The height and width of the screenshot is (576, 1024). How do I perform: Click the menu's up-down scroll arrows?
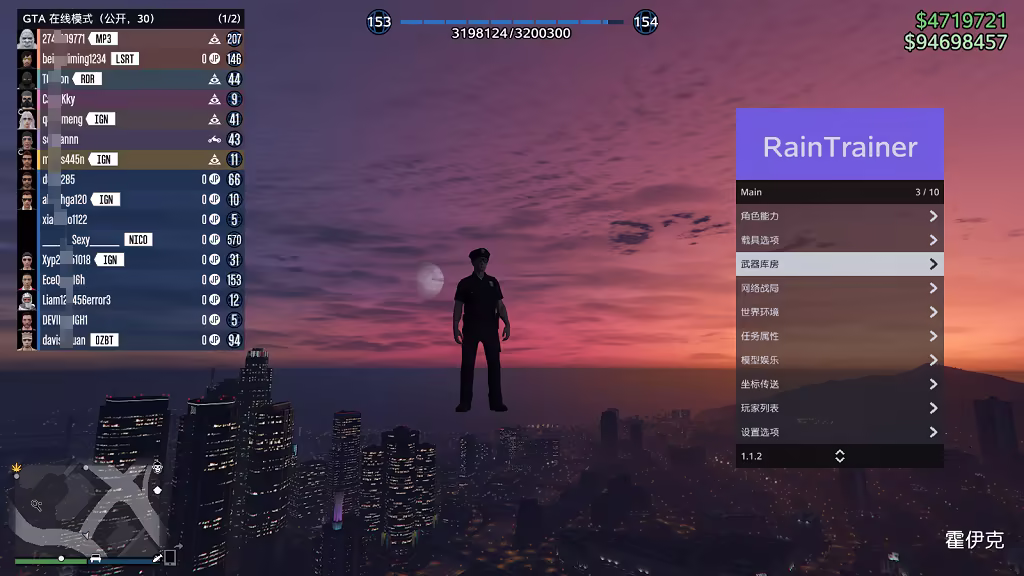click(x=840, y=456)
